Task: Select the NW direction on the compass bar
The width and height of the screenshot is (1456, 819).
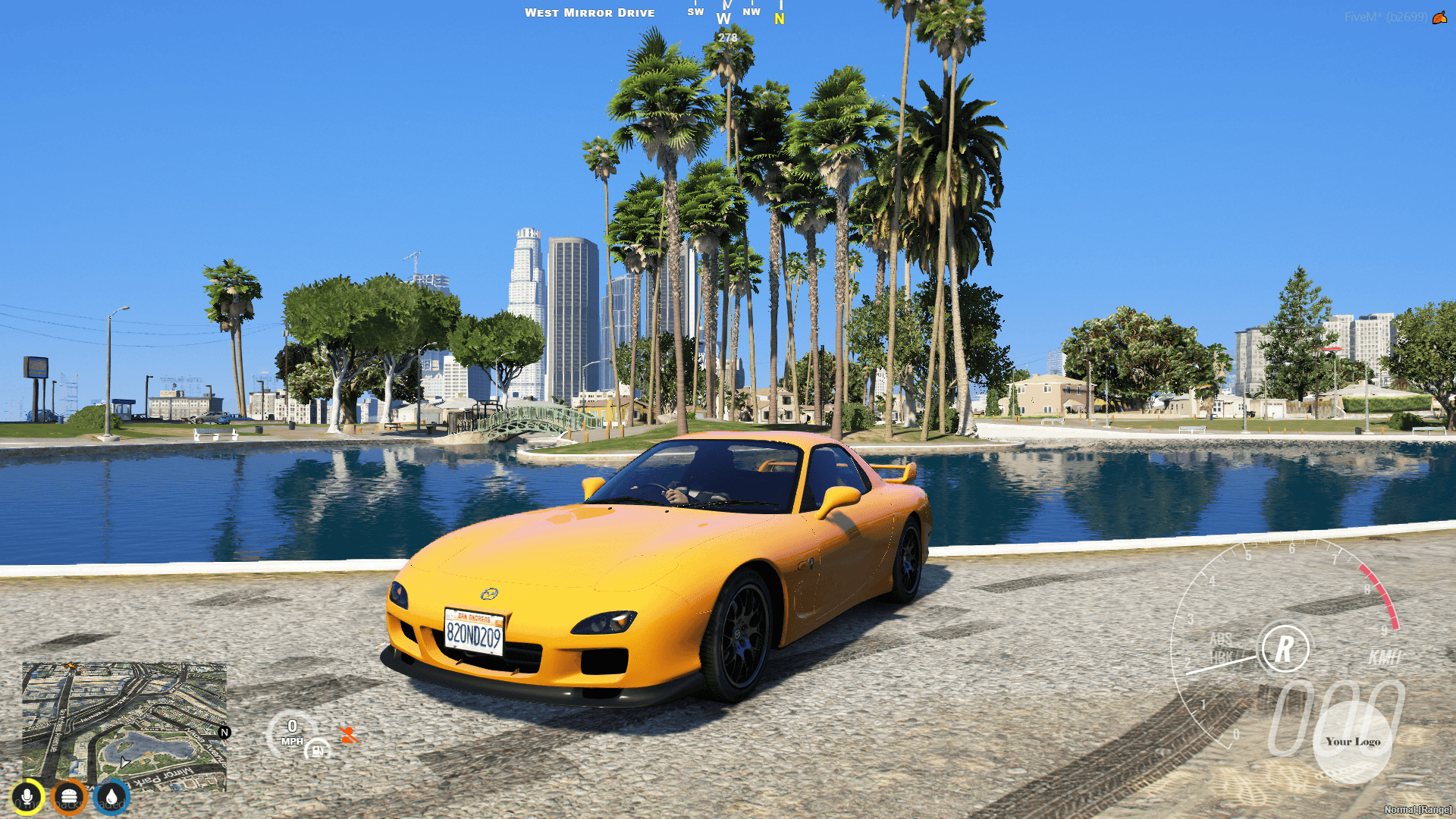Action: [x=752, y=11]
